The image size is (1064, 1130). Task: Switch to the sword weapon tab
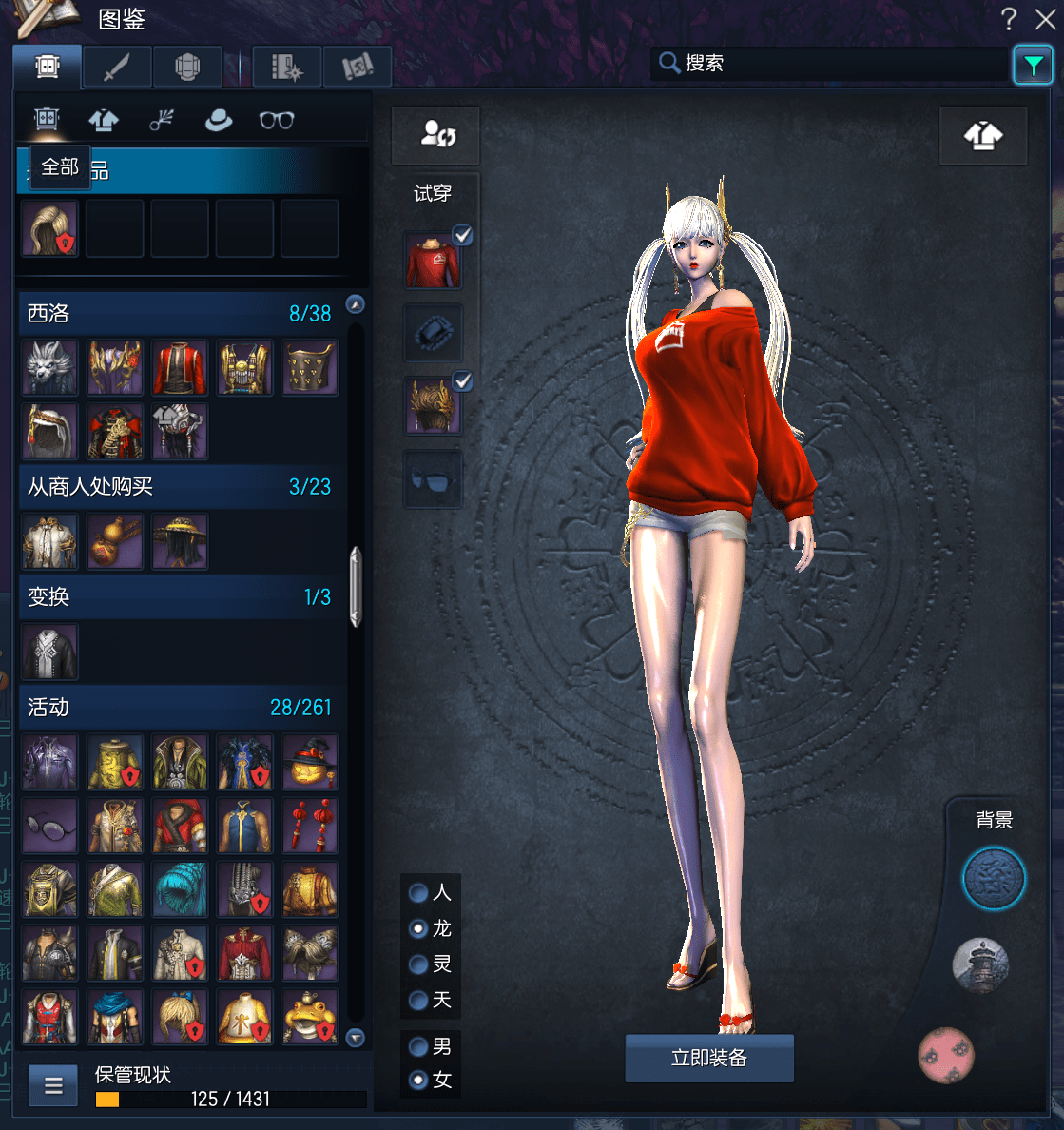pyautogui.click(x=117, y=67)
